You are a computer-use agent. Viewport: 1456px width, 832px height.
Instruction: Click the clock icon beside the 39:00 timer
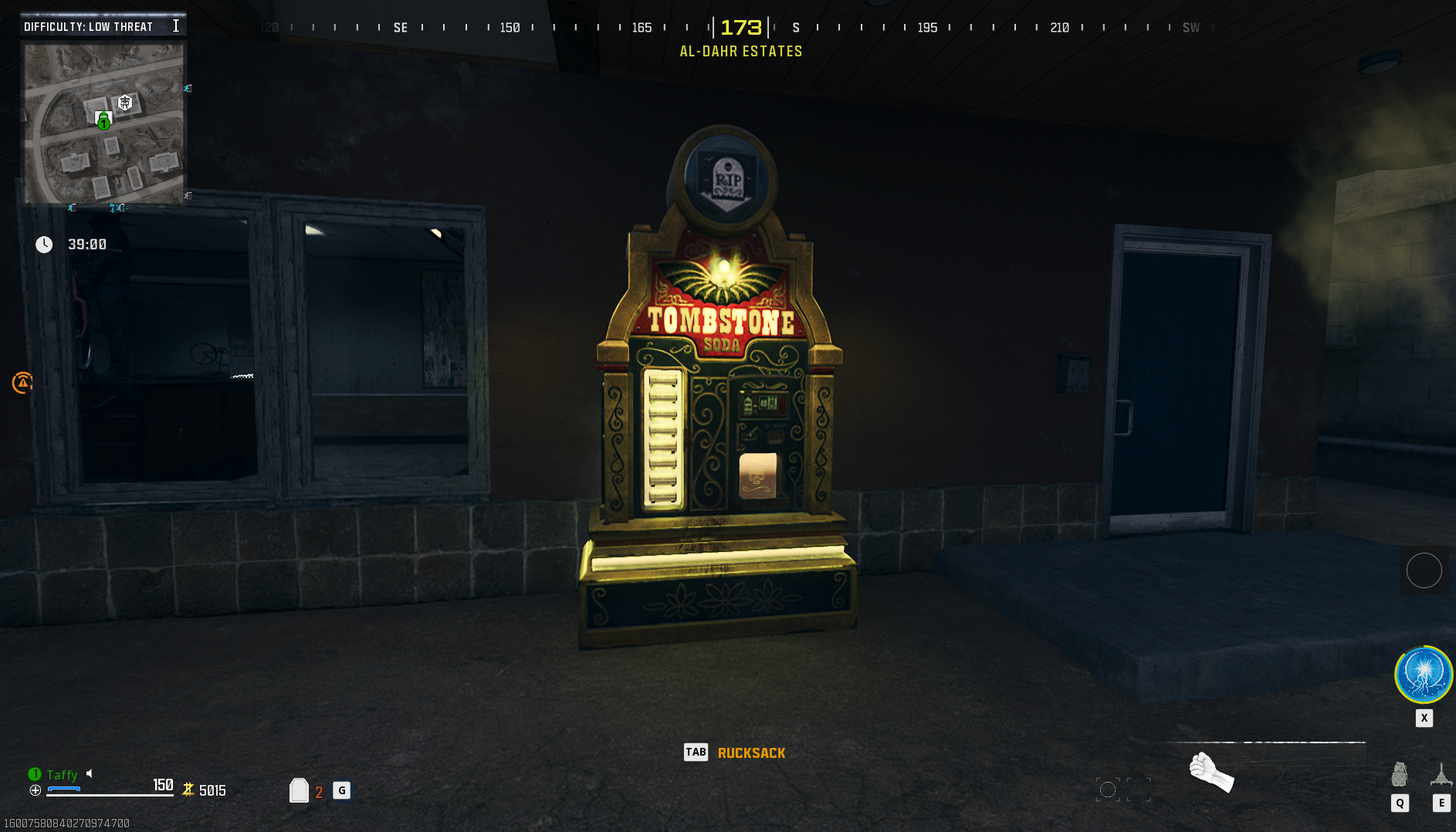[45, 244]
